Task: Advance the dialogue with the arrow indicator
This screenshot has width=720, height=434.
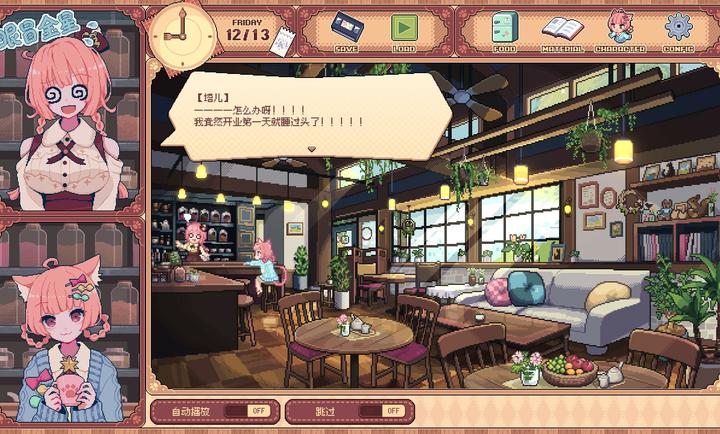Action: click(x=312, y=148)
